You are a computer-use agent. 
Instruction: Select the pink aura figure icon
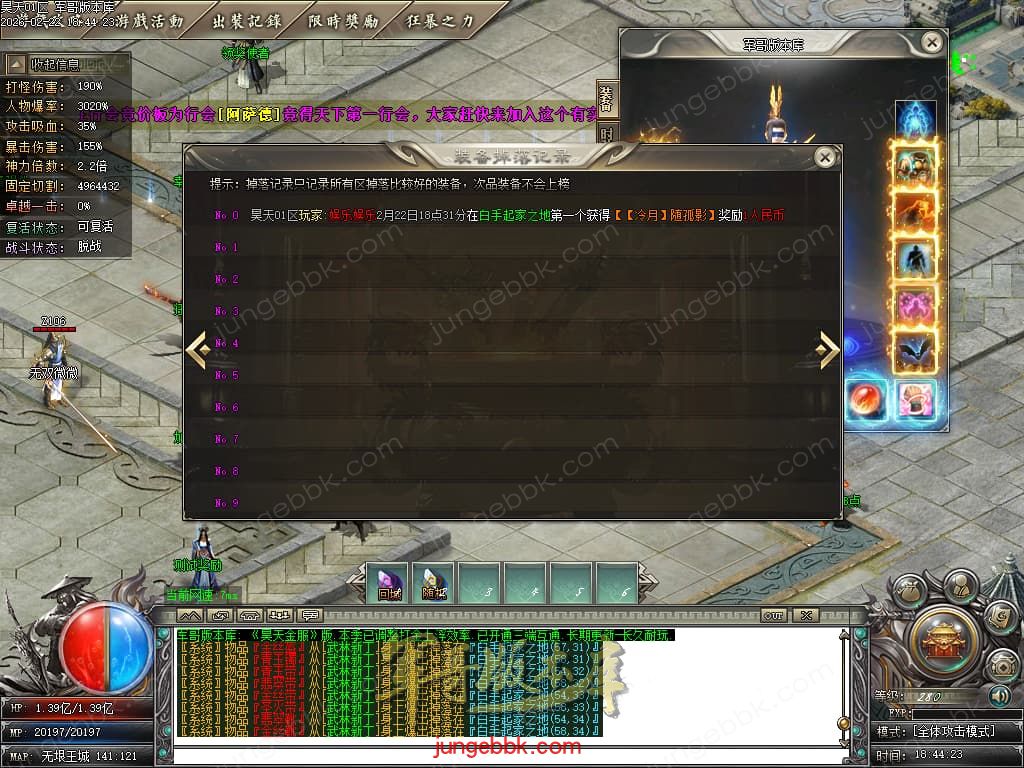tap(915, 306)
